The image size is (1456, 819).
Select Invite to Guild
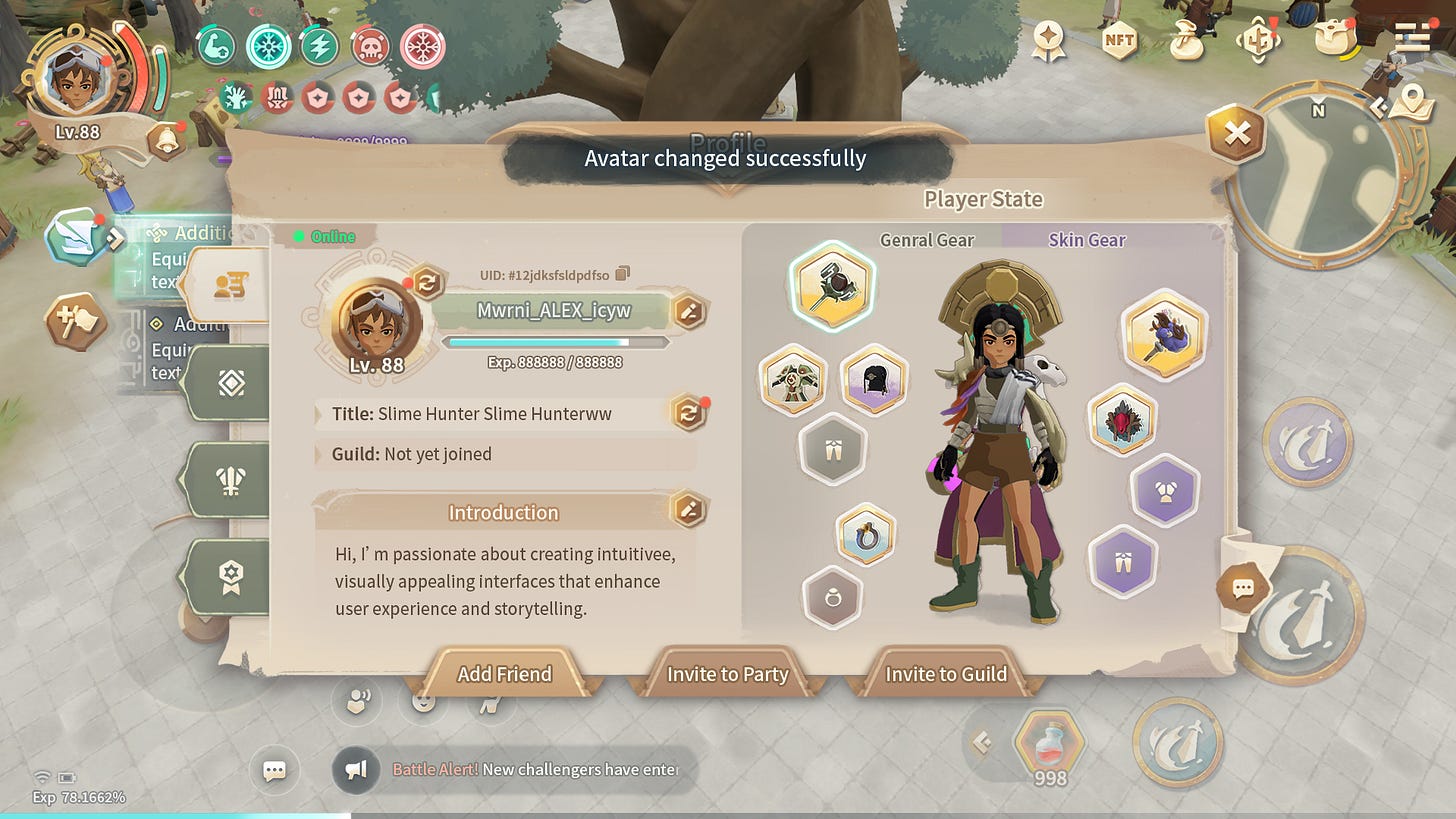pyautogui.click(x=945, y=674)
